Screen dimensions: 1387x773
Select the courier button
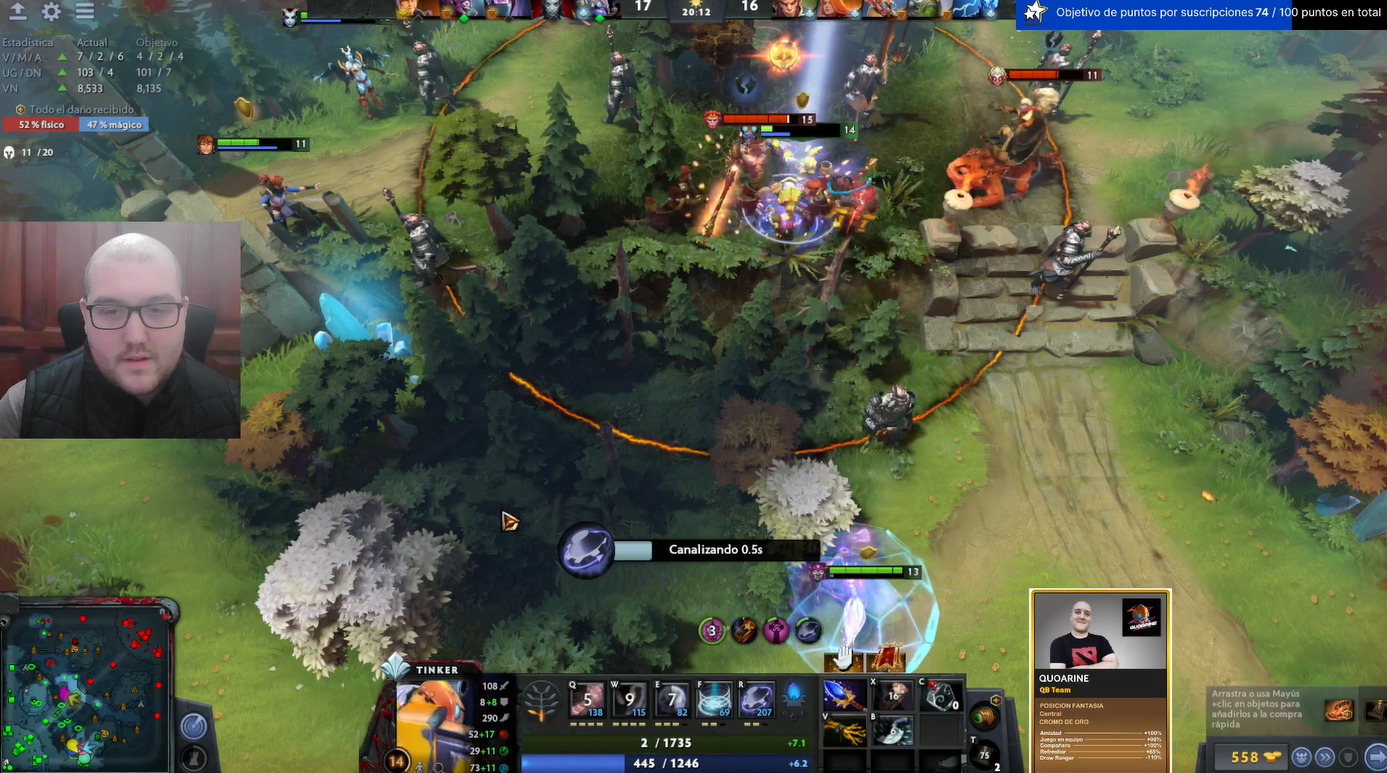1301,757
